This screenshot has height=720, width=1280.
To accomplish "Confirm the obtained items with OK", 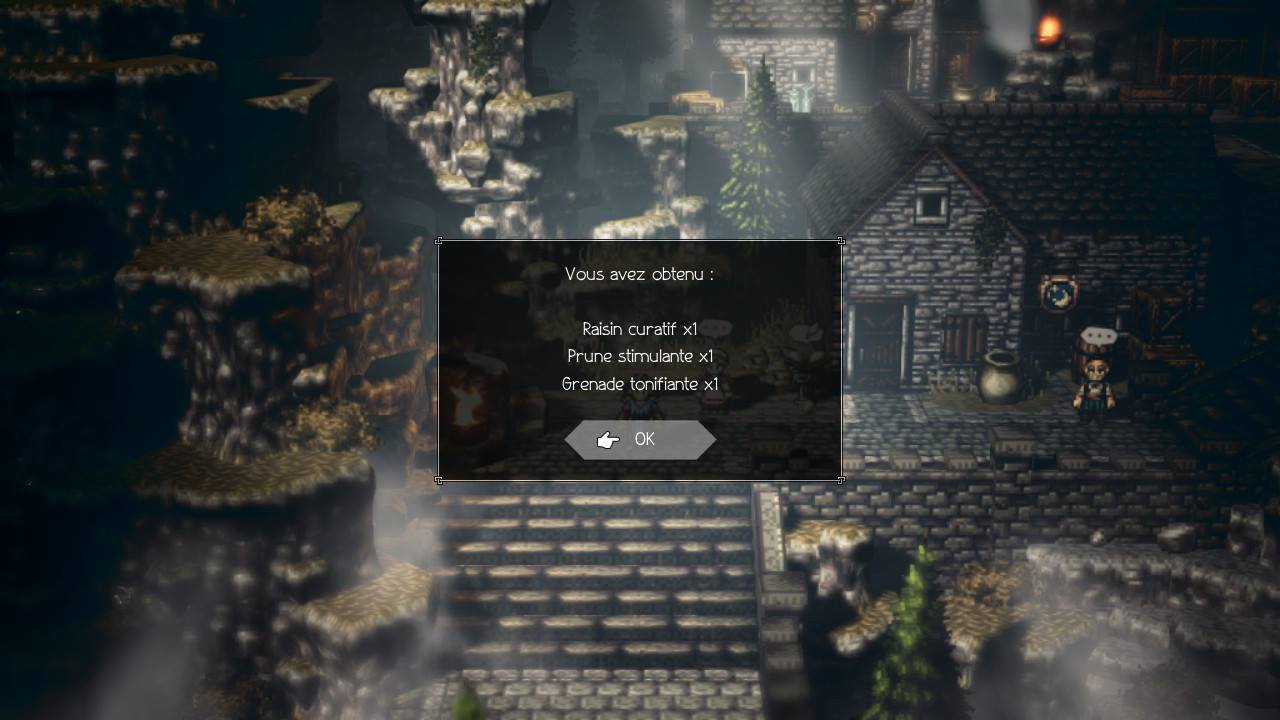I will coord(641,440).
